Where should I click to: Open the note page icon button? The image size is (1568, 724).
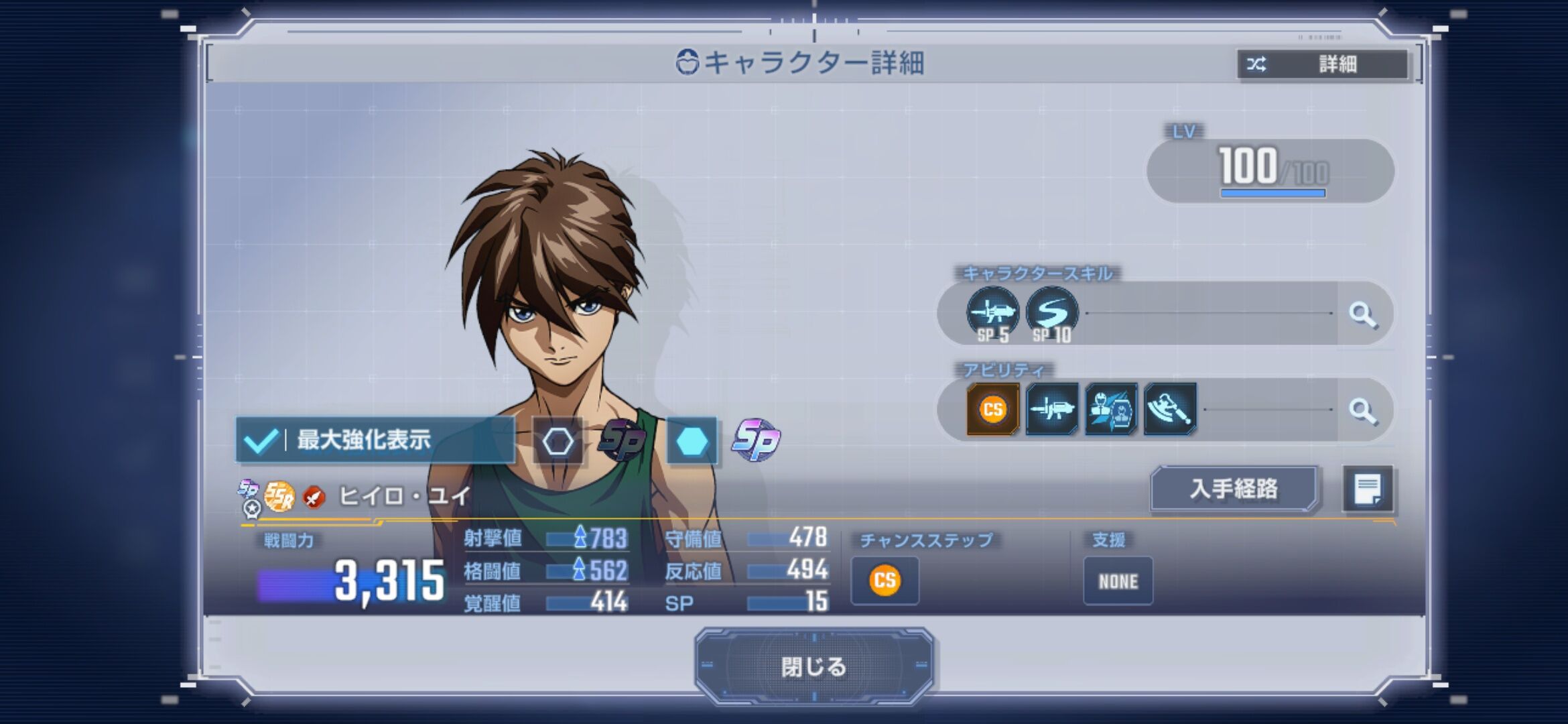click(x=1367, y=489)
